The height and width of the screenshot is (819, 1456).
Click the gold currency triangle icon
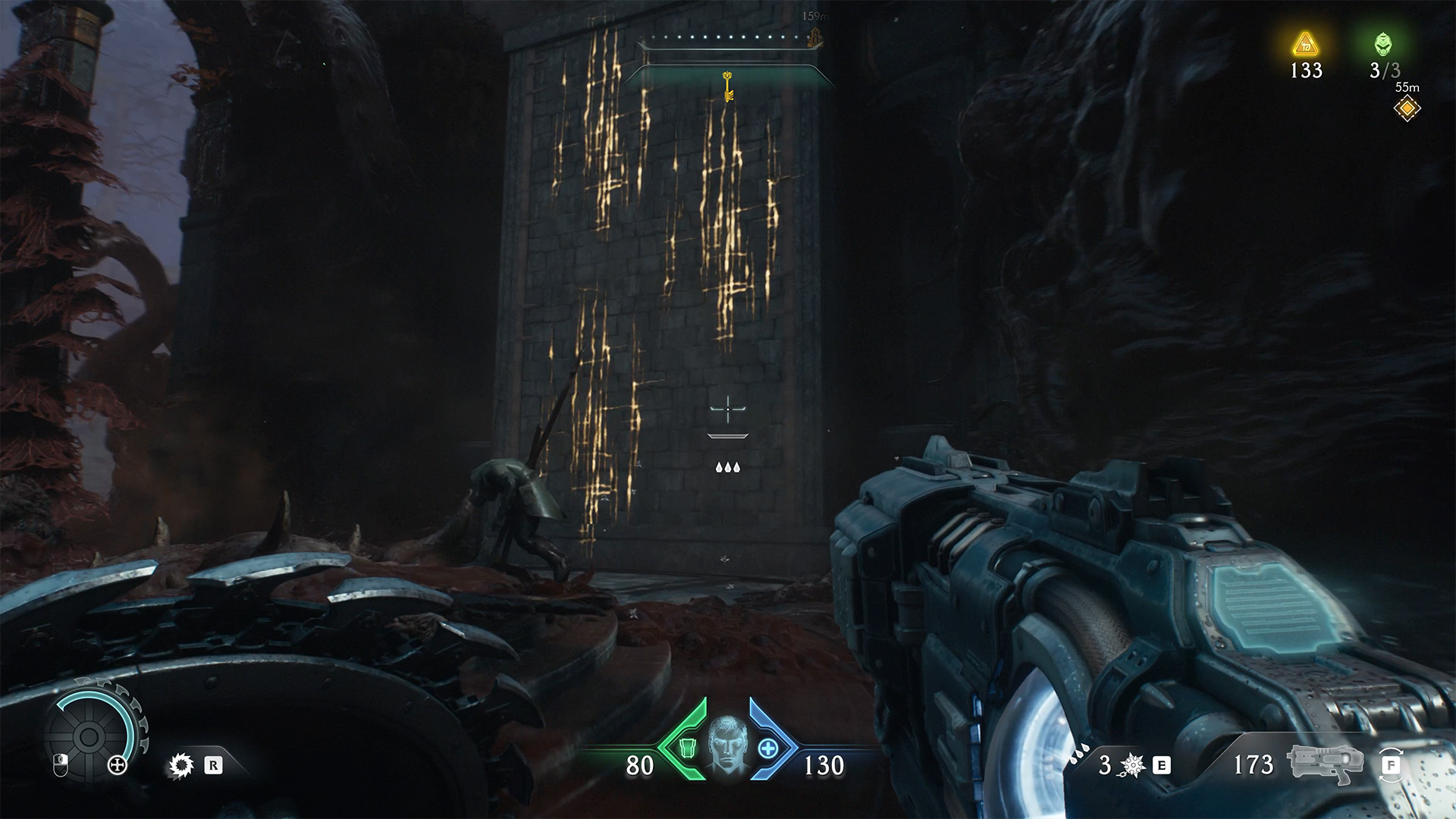[x=1305, y=45]
